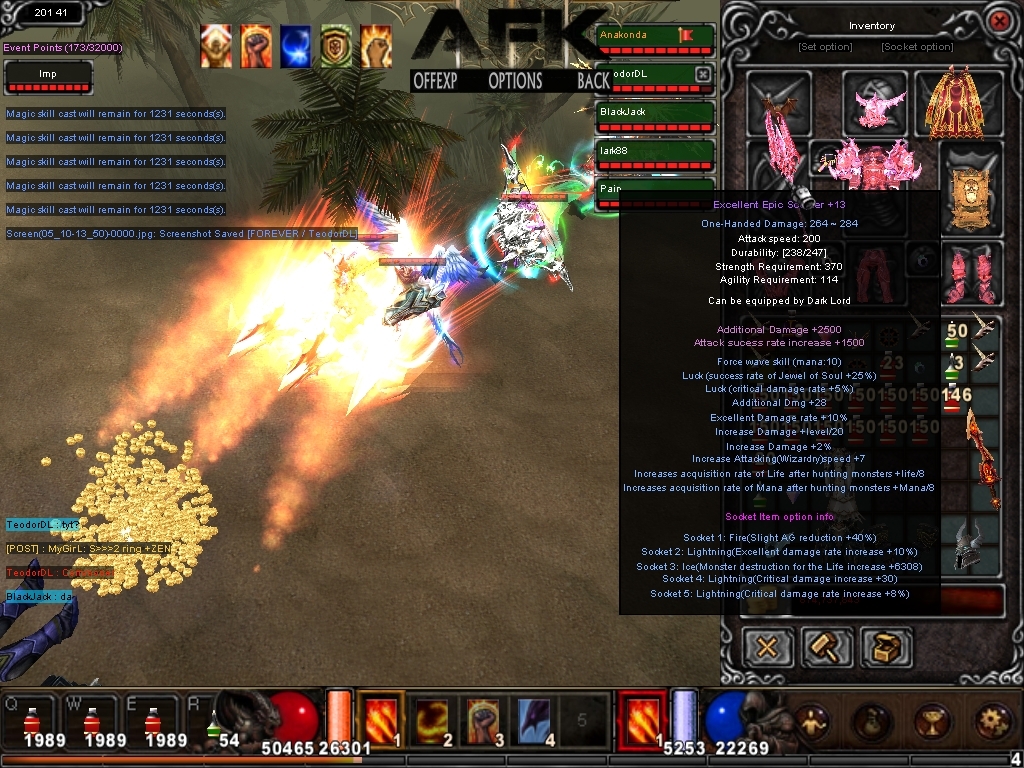Activate the fist skill in slot 3
This screenshot has height=768, width=1024.
coord(484,719)
